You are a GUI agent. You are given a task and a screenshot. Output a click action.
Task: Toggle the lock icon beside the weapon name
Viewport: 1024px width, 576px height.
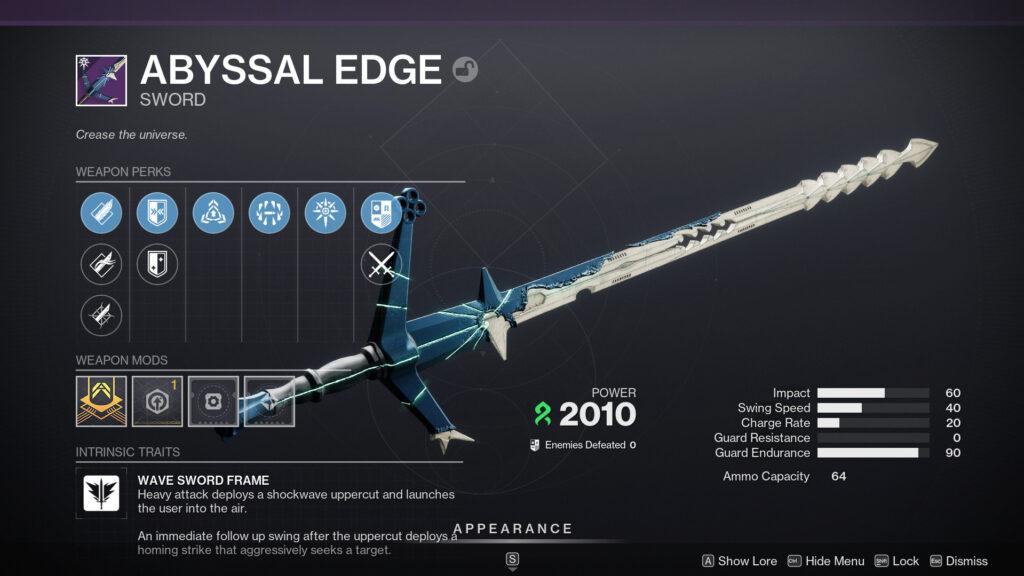[x=465, y=69]
